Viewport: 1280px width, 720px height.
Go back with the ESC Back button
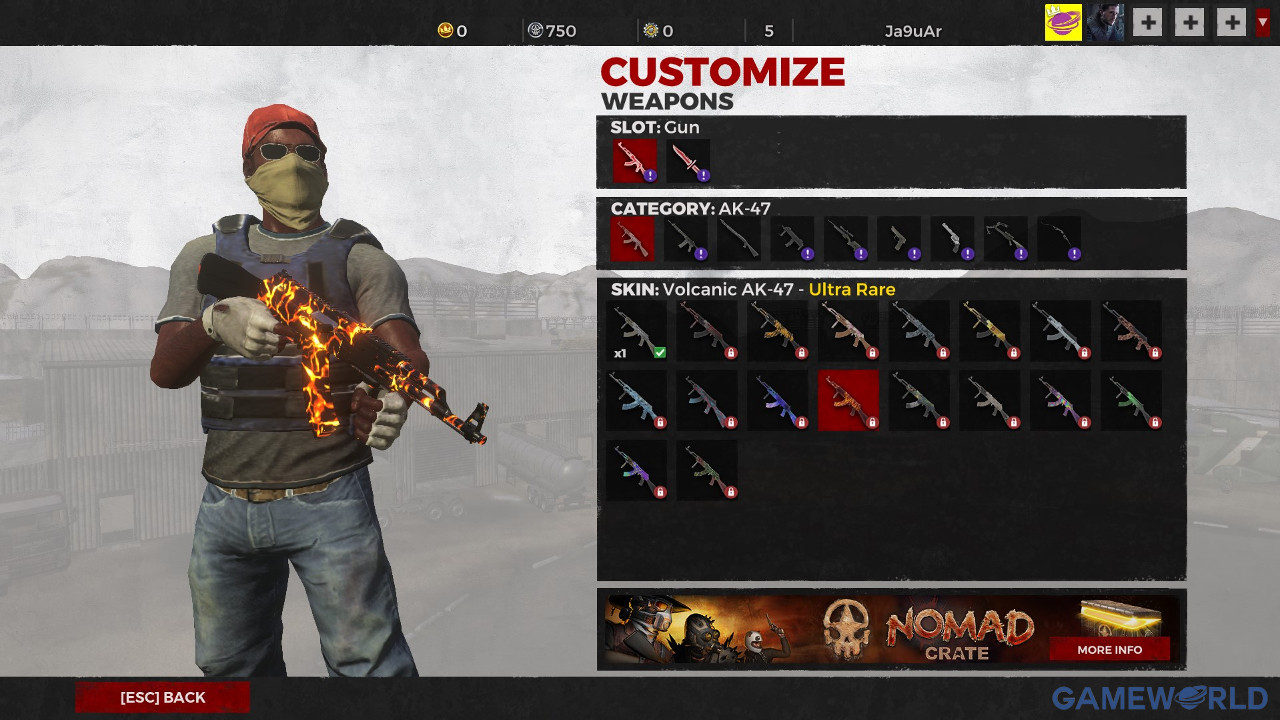[163, 697]
